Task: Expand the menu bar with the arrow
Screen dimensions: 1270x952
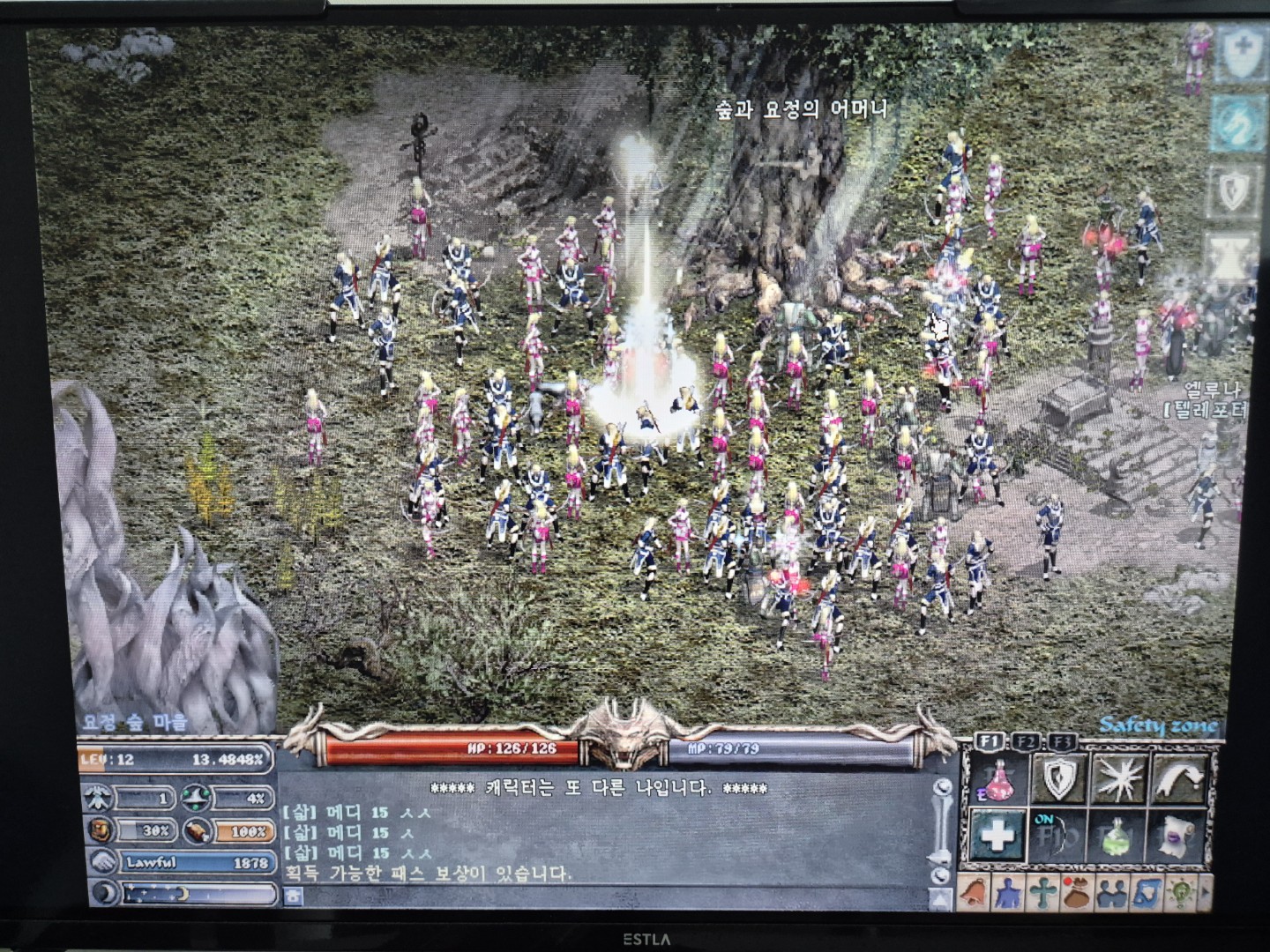Action: point(1206,891)
